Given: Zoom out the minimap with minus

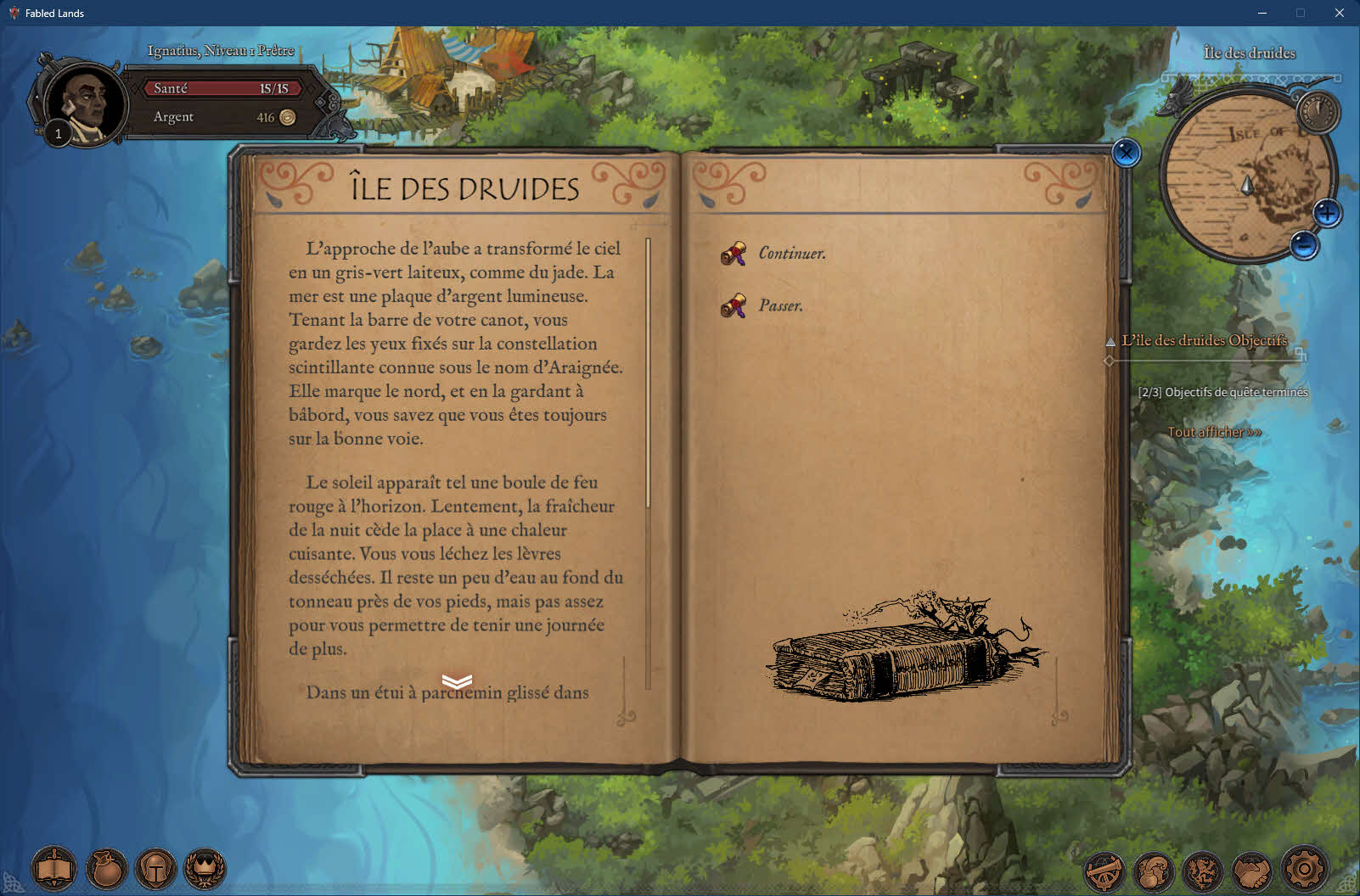Looking at the screenshot, I should click(1304, 245).
